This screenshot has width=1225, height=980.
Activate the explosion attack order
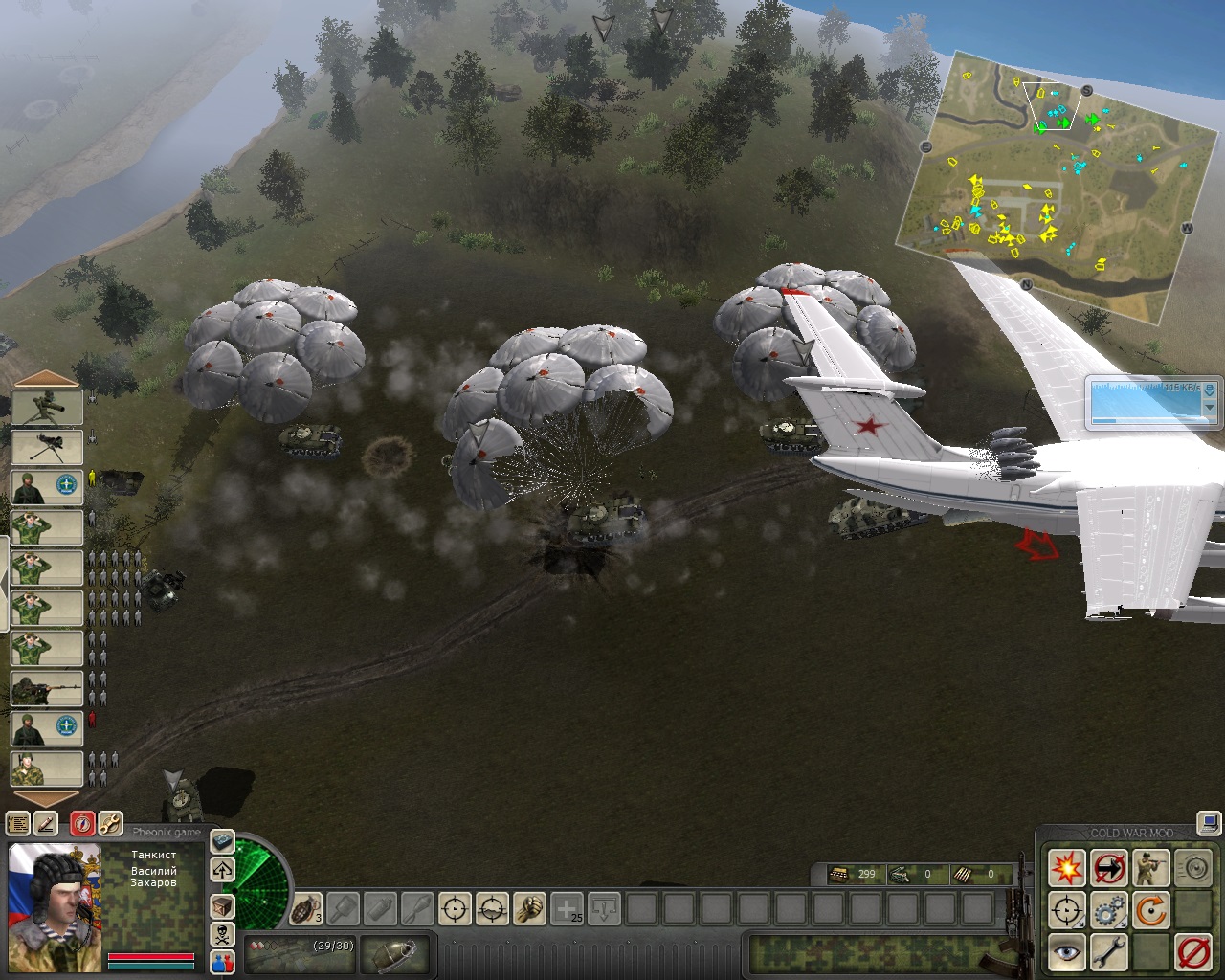click(1066, 869)
